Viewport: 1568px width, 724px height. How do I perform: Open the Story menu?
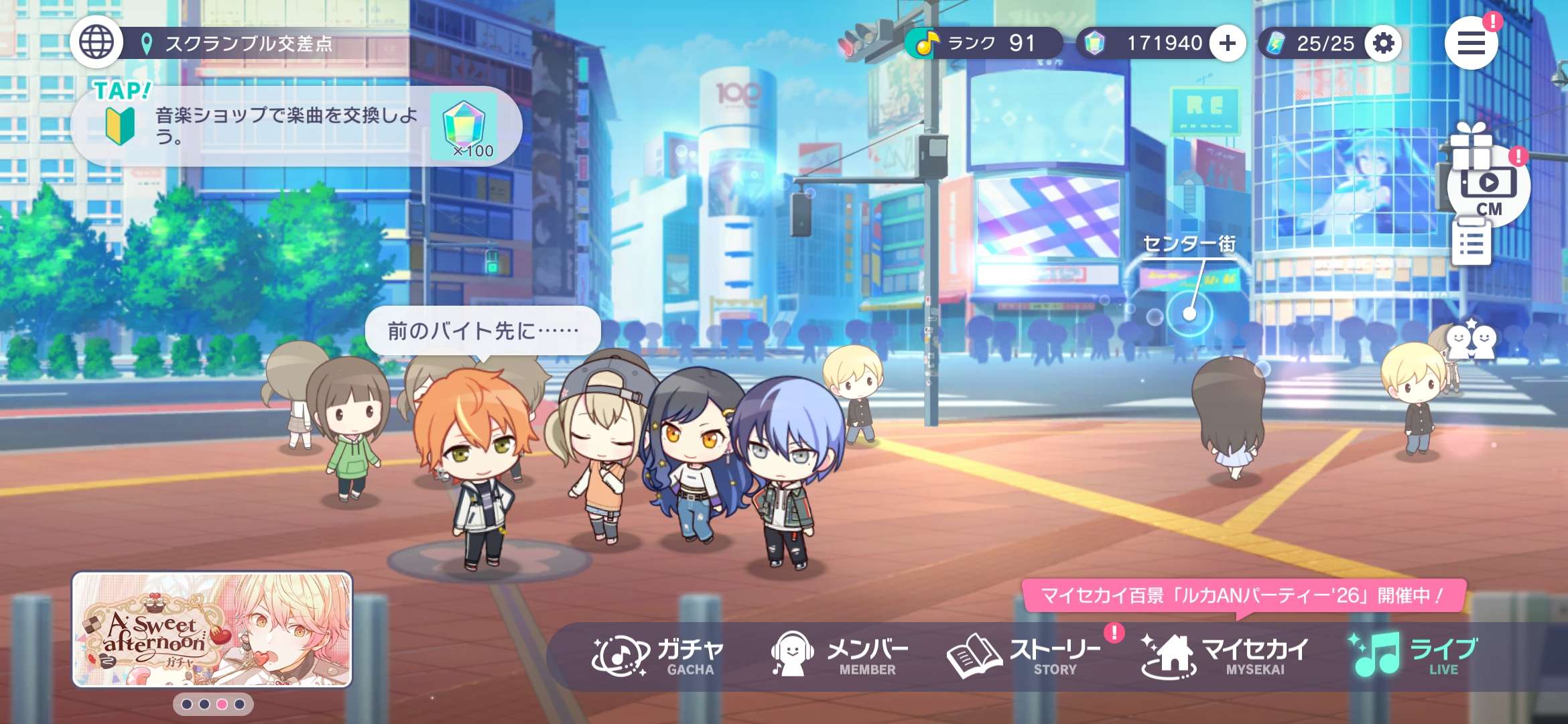point(1024,656)
